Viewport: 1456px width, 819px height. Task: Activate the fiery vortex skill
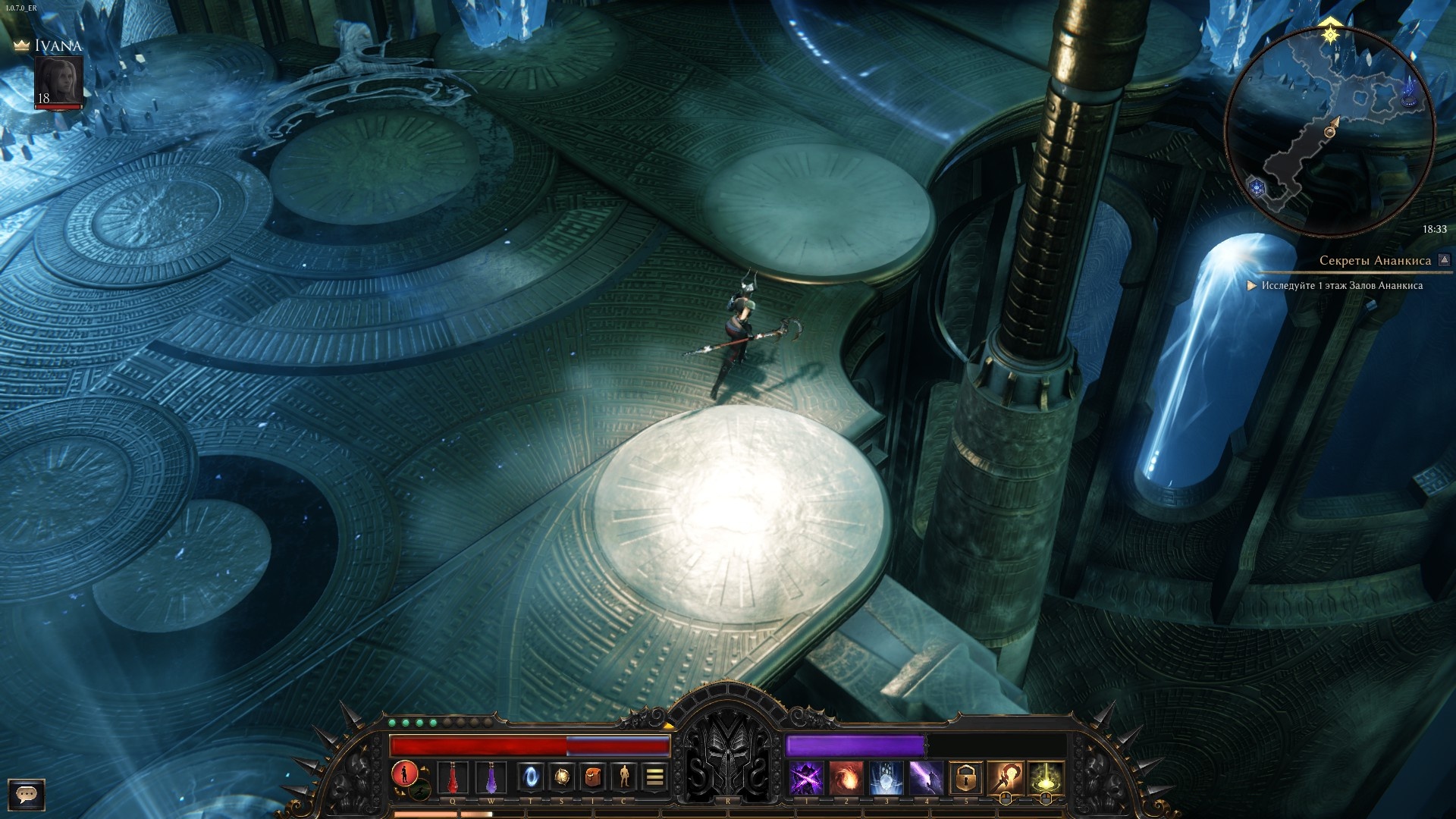click(x=846, y=778)
